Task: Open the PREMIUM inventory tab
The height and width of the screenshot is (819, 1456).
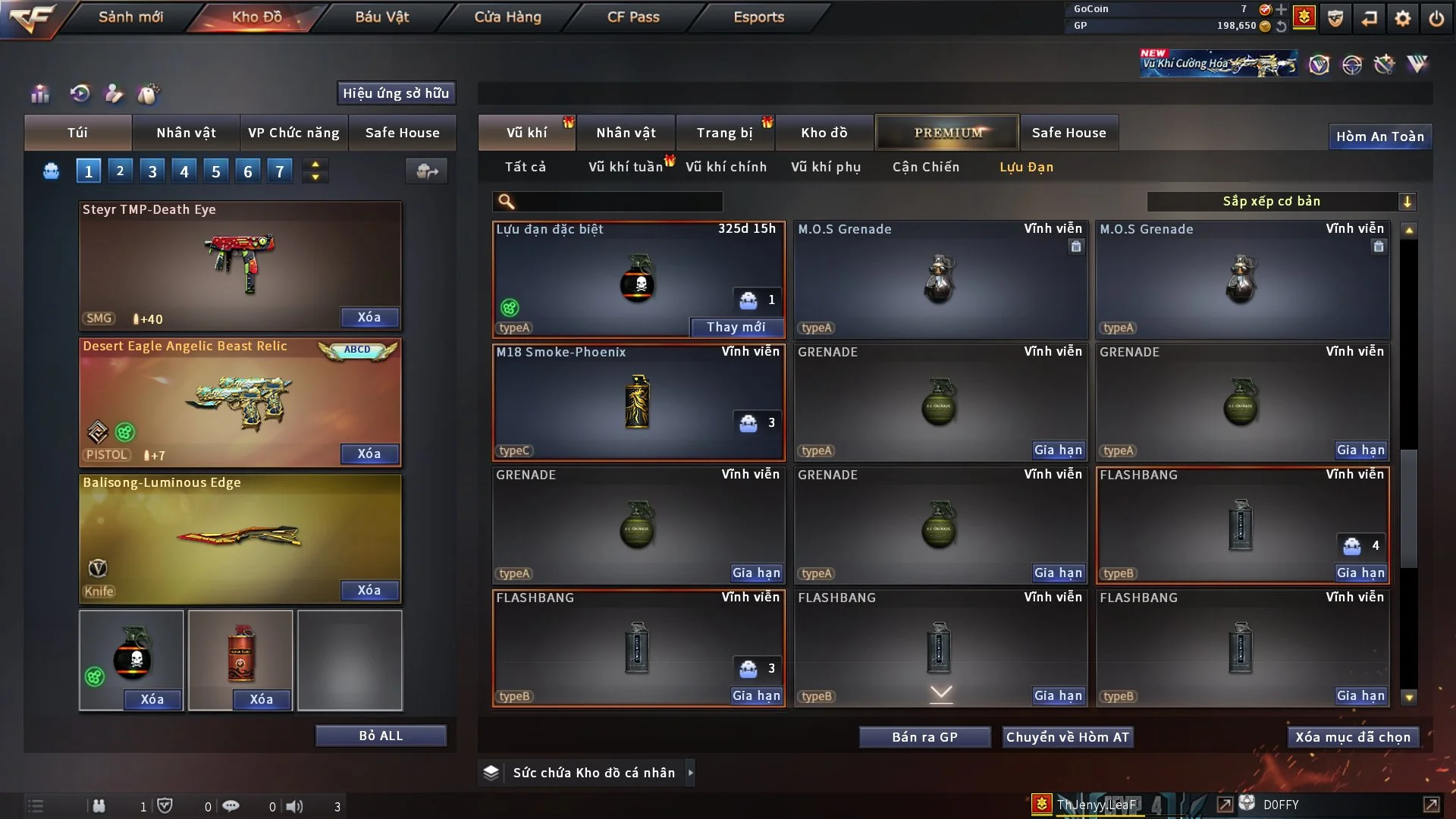Action: 947,133
